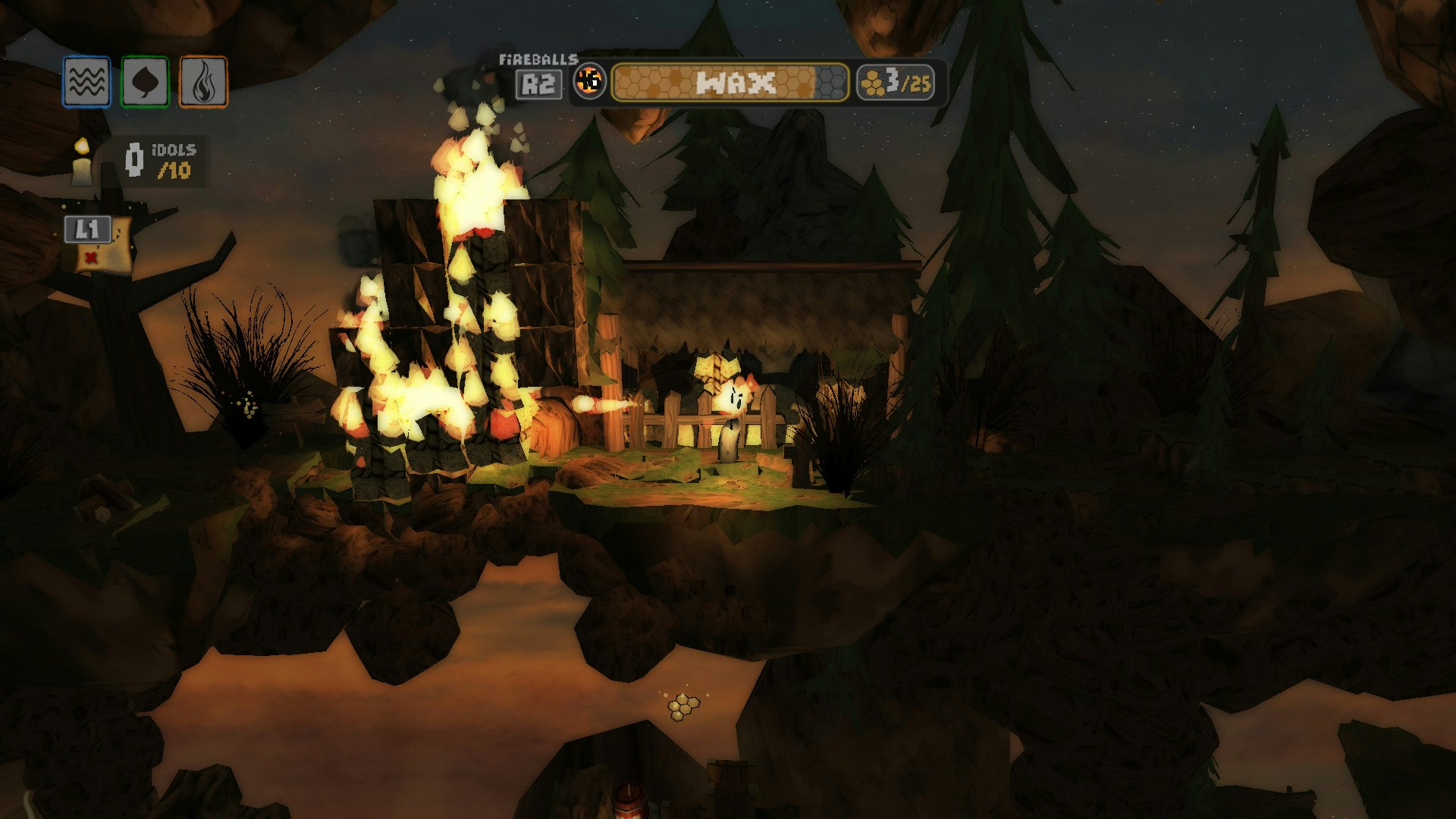Click the FIREBALLS label text
The width and height of the screenshot is (1456, 819).
(x=538, y=59)
